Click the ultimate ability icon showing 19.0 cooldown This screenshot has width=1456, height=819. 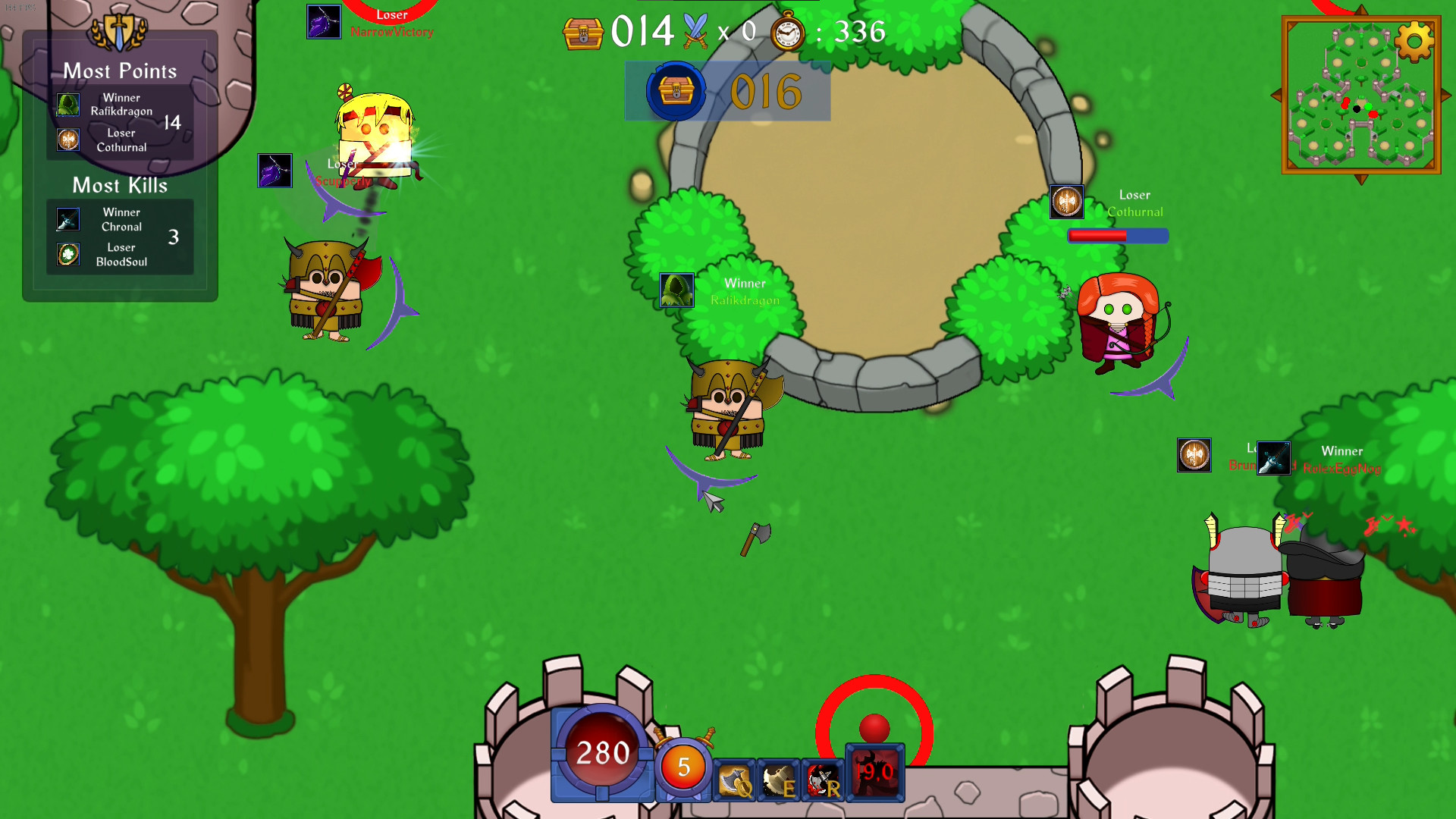pyautogui.click(x=874, y=773)
